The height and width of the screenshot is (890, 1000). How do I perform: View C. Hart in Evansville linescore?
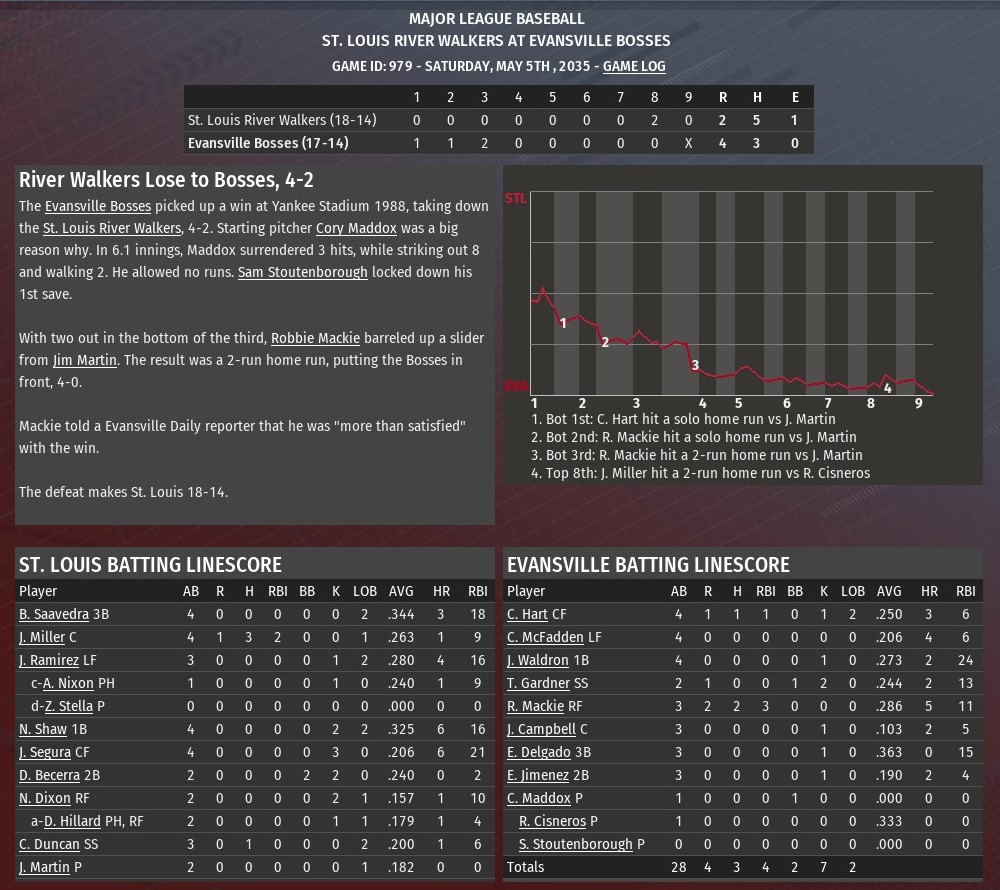pyautogui.click(x=528, y=614)
